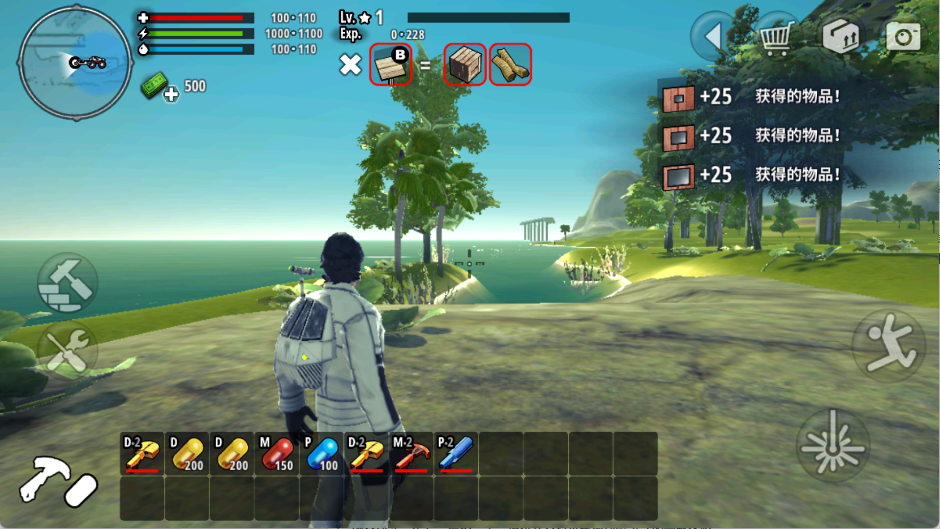Screen dimensions: 940x529
Task: Cancel the crafting recipe with the X
Action: (350, 65)
